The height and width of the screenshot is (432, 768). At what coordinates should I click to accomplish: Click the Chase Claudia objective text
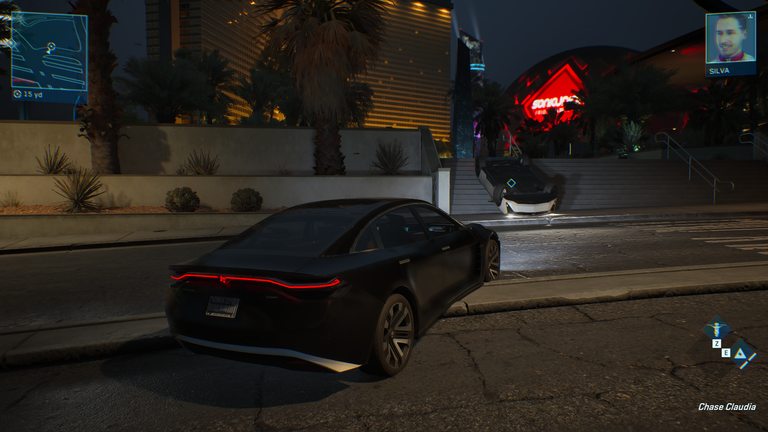coord(727,407)
